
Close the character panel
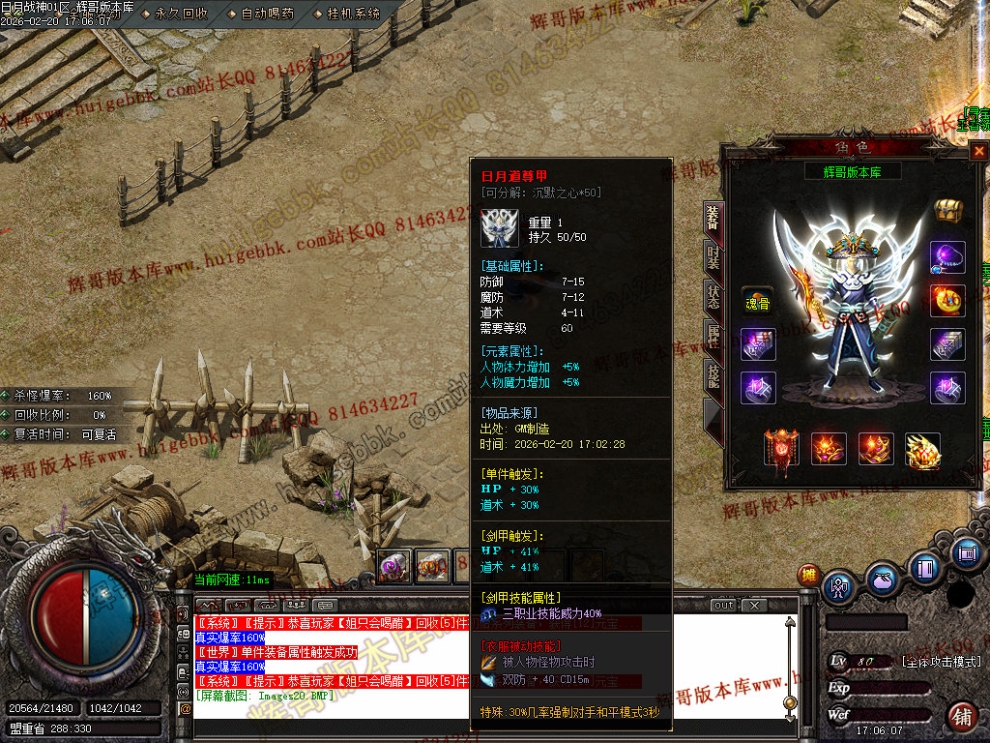click(x=978, y=152)
